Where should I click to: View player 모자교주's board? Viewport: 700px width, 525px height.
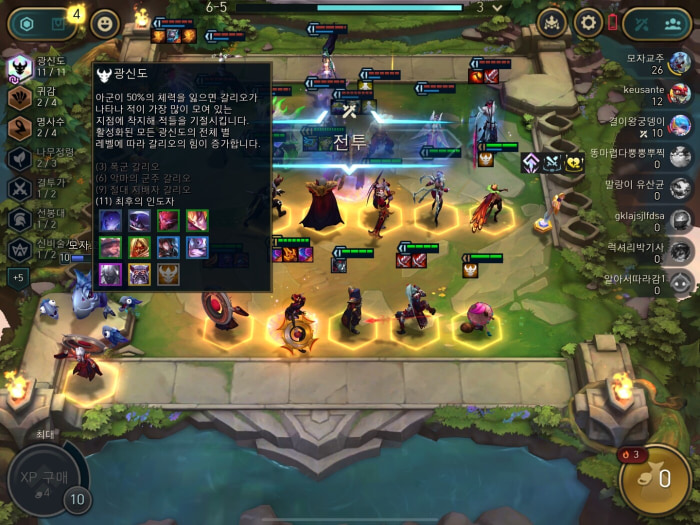pyautogui.click(x=680, y=63)
